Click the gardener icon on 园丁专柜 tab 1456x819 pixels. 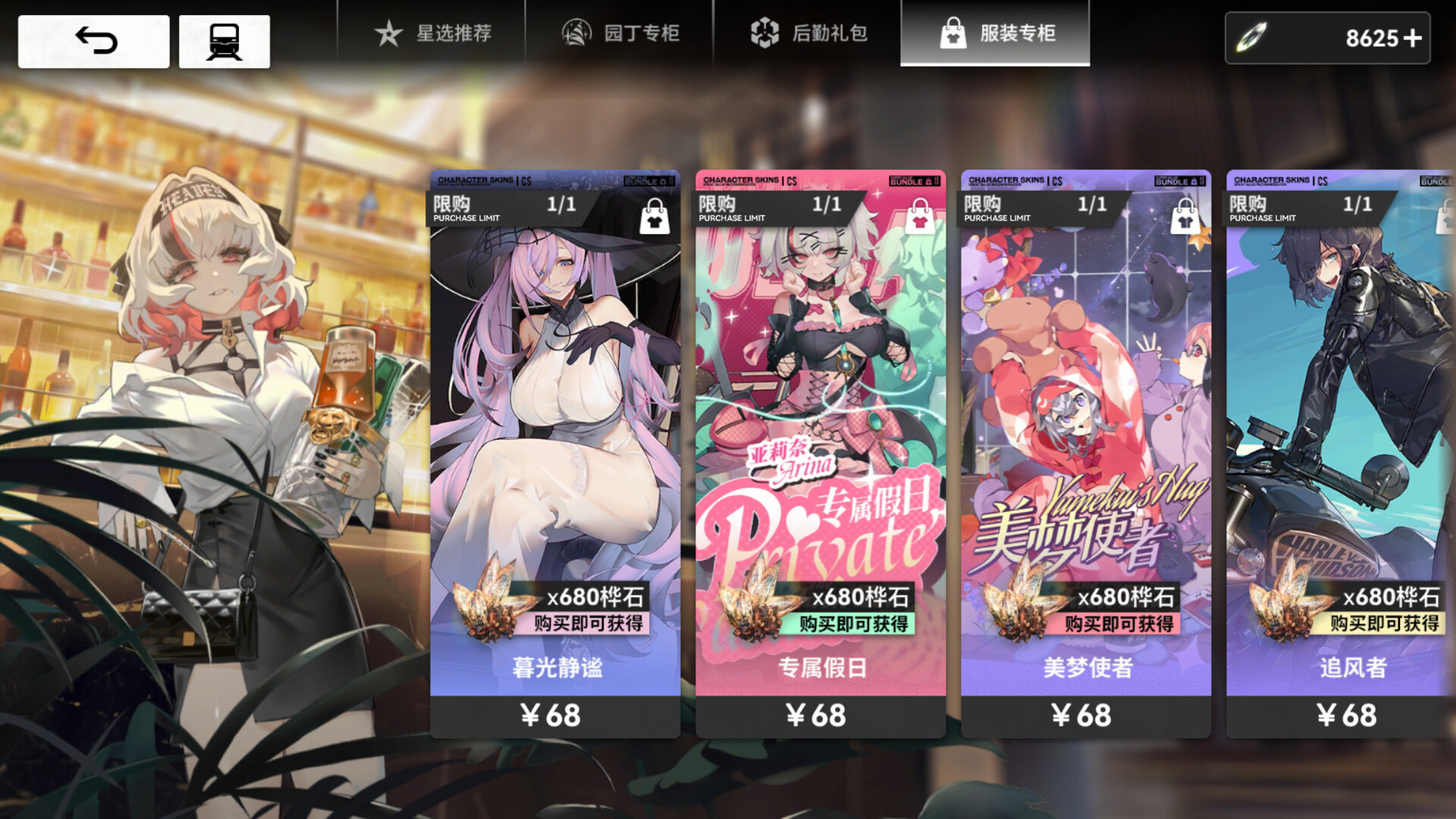(x=576, y=33)
